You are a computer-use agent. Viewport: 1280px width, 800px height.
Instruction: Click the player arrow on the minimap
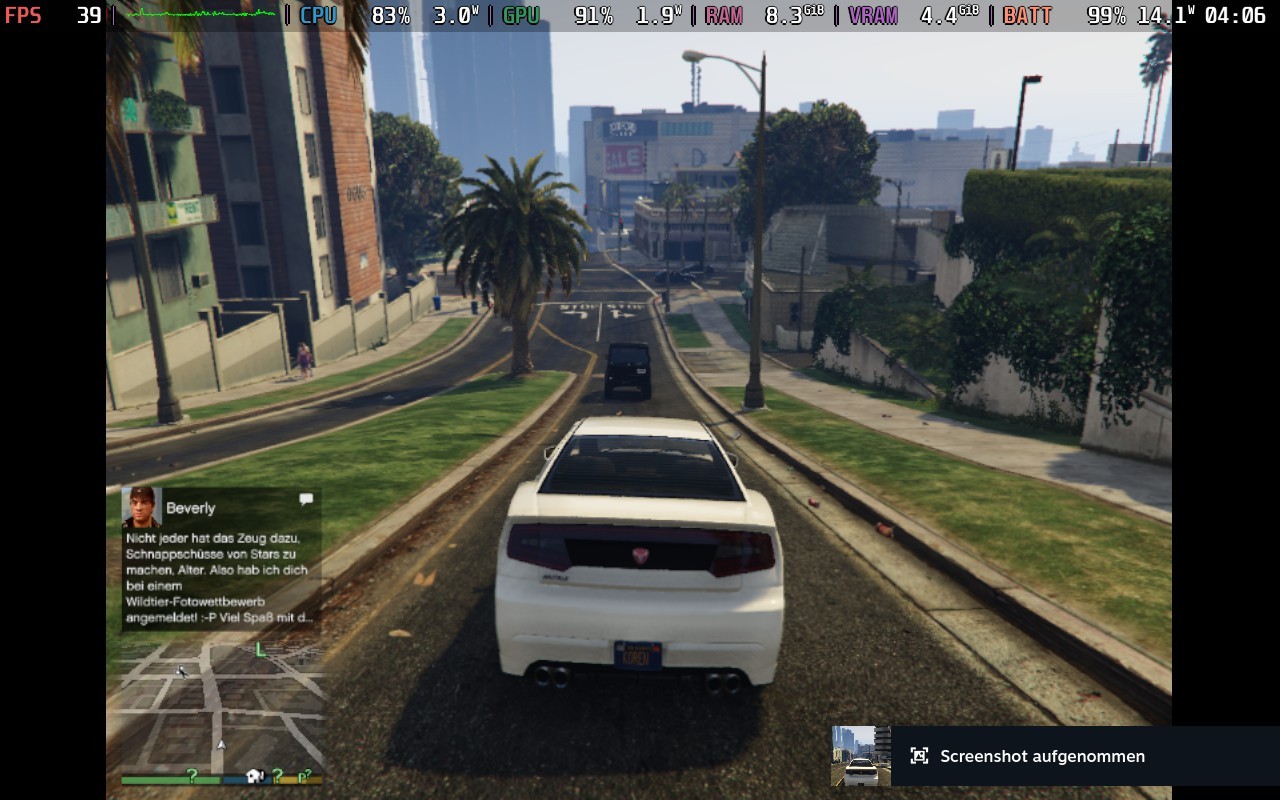coord(221,745)
